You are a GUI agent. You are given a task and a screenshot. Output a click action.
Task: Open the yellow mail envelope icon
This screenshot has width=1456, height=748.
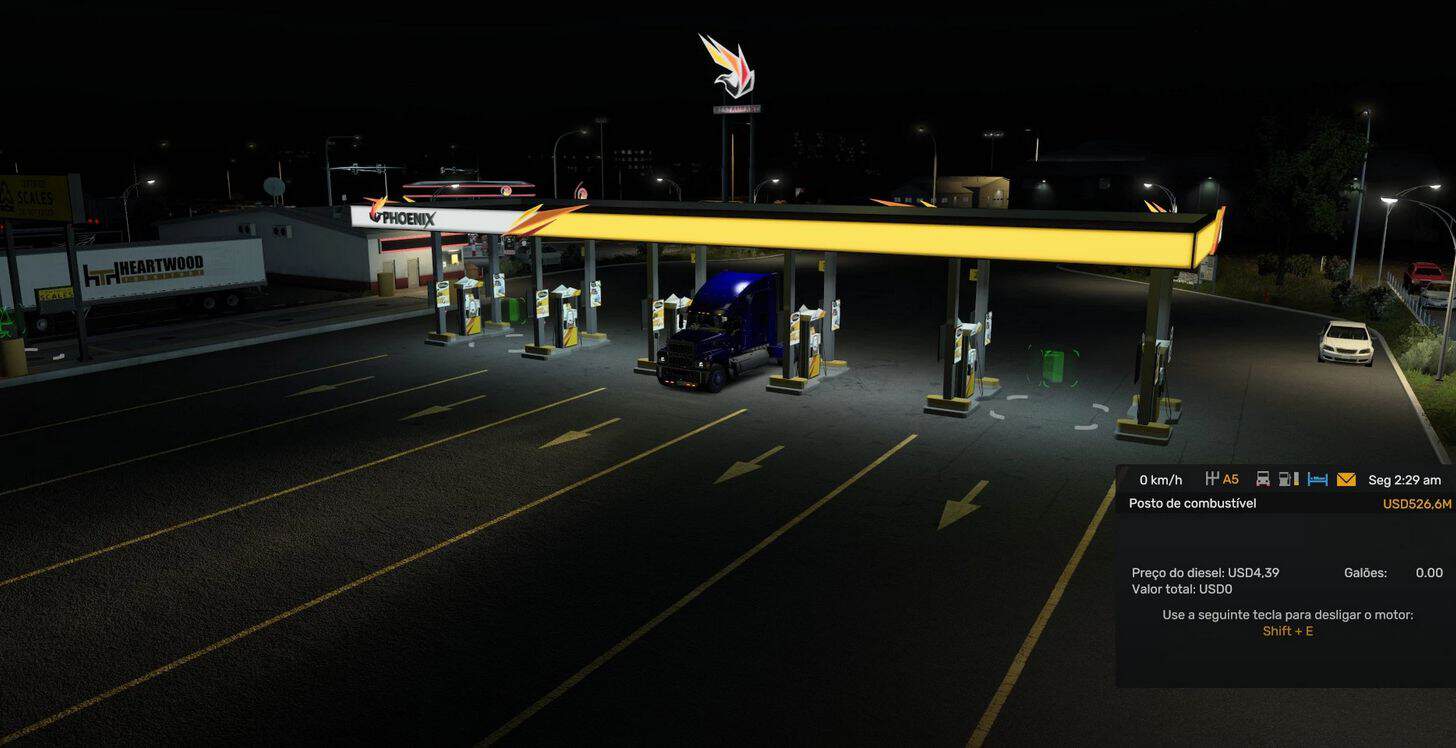coord(1346,479)
